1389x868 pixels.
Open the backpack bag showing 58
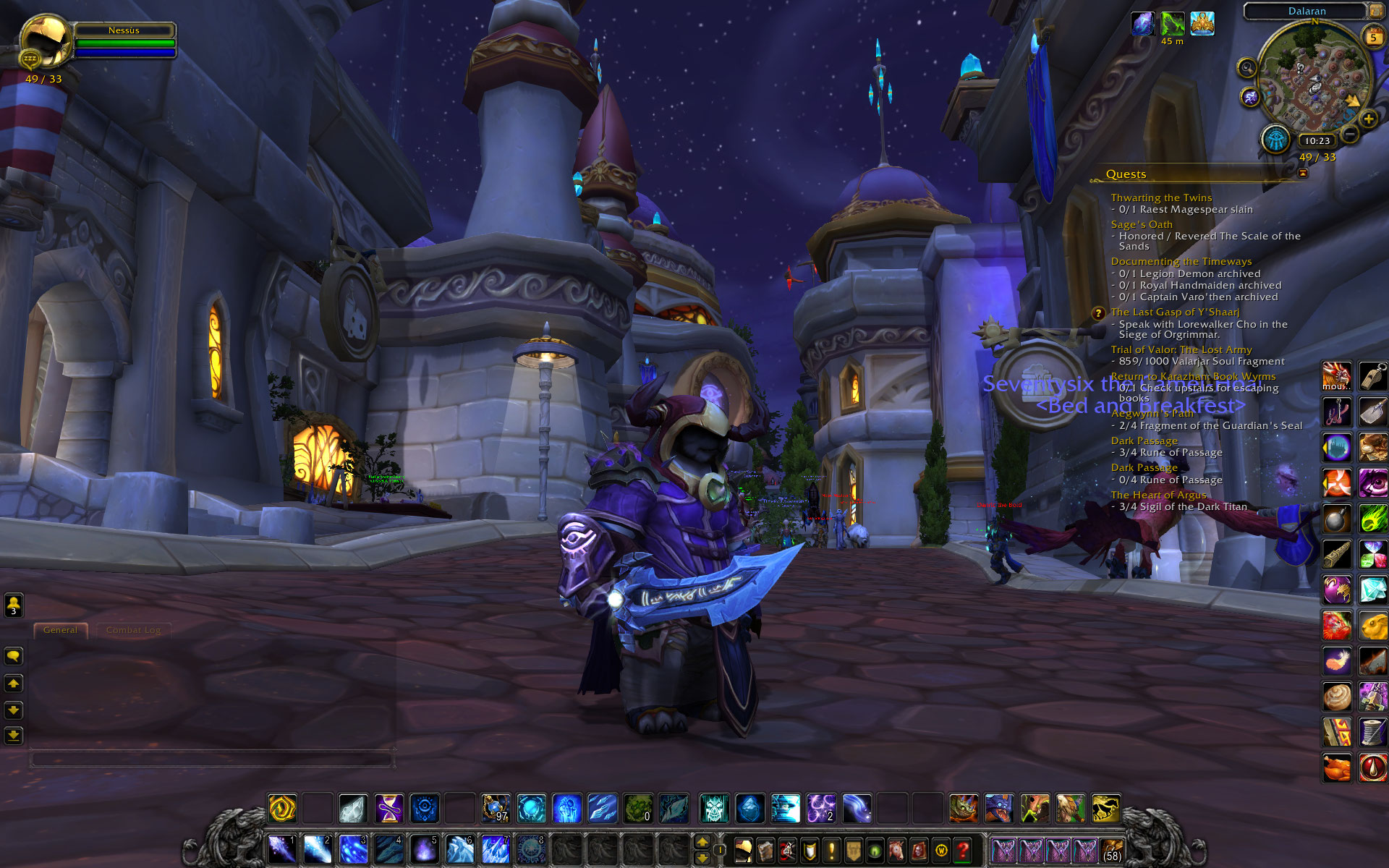pos(1112,850)
